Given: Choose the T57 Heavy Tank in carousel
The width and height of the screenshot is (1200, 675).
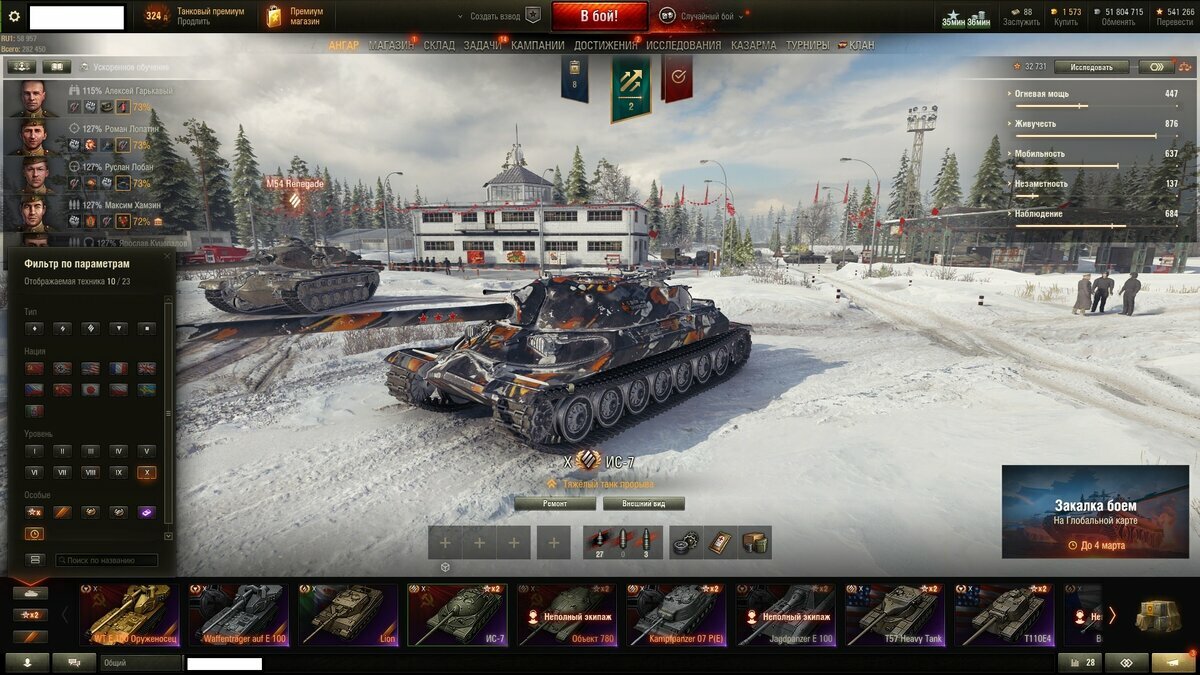Looking at the screenshot, I should 894,615.
